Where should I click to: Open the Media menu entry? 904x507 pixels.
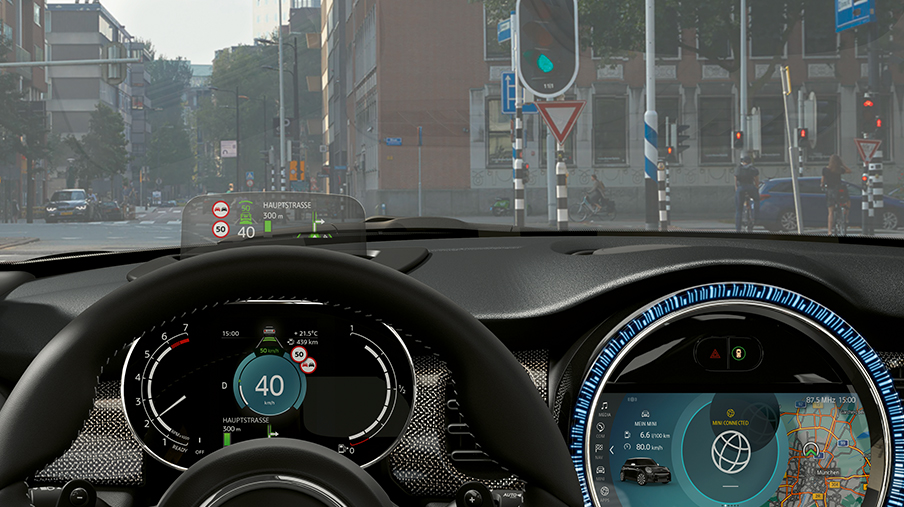click(604, 408)
